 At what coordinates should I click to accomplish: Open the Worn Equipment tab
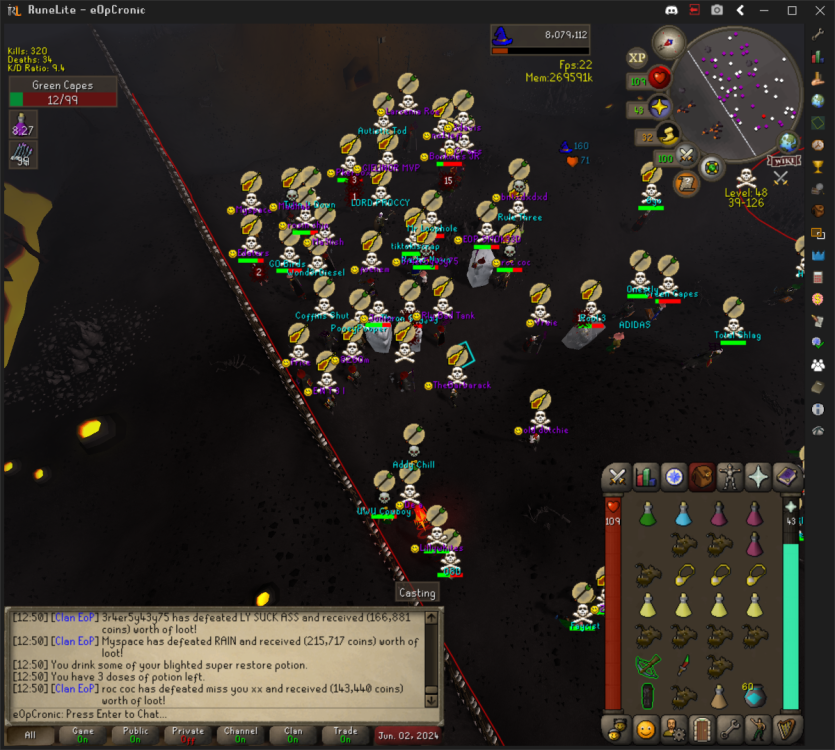(x=730, y=478)
